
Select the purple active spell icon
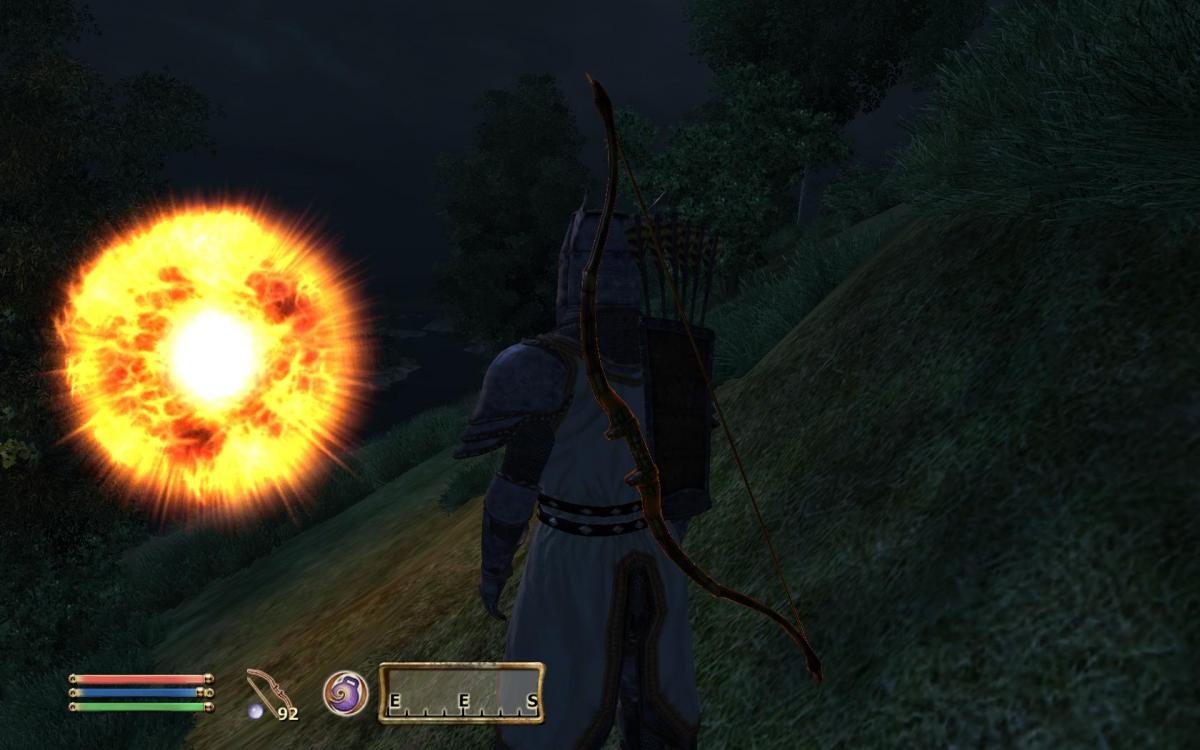click(x=345, y=692)
